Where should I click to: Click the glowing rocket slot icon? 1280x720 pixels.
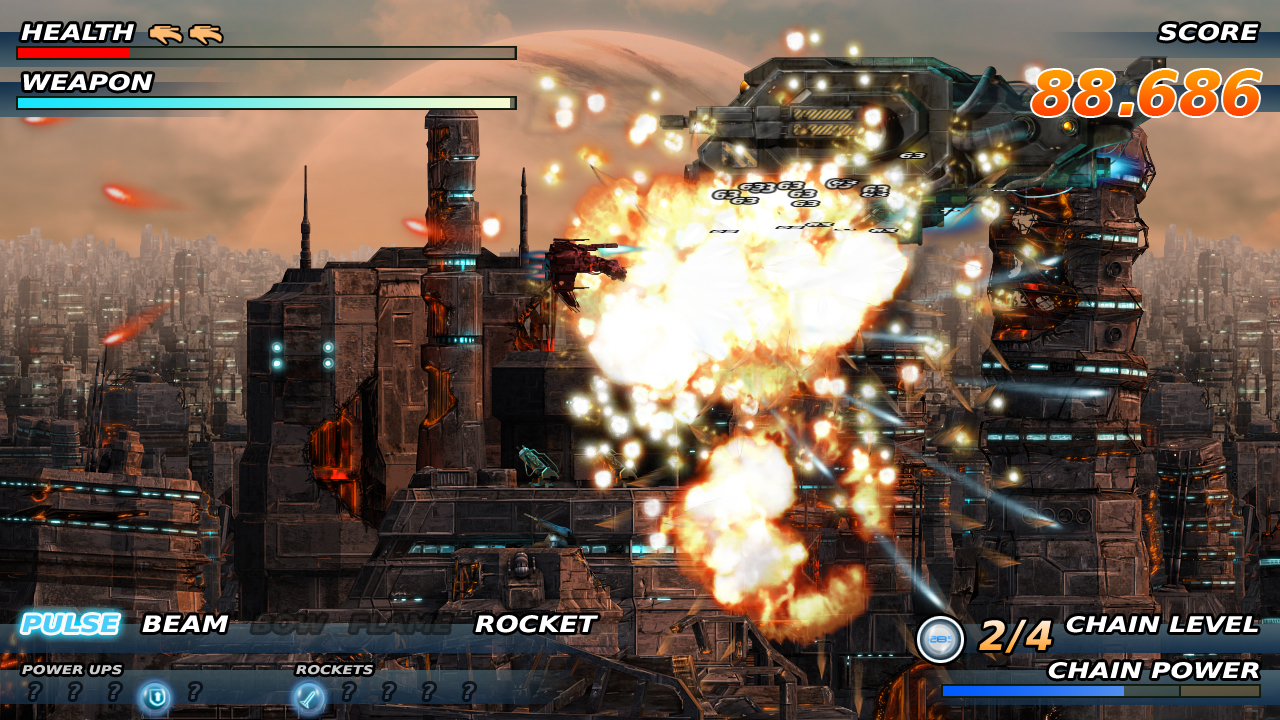[x=309, y=695]
